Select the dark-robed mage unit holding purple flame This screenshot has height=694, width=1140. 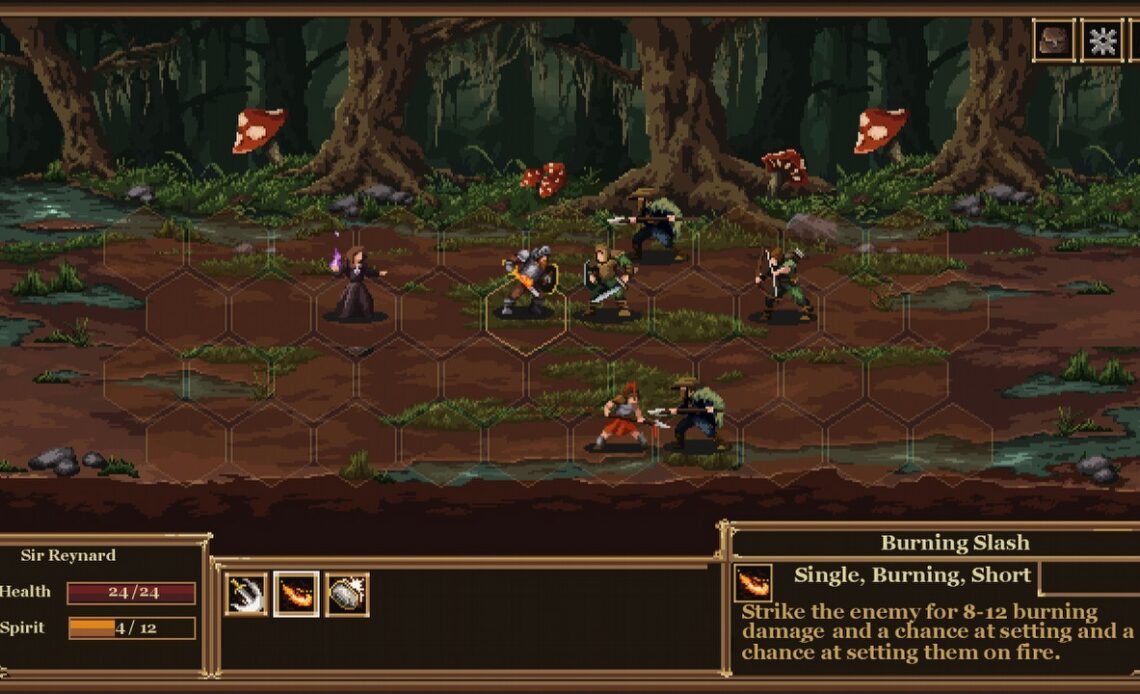[x=356, y=284]
